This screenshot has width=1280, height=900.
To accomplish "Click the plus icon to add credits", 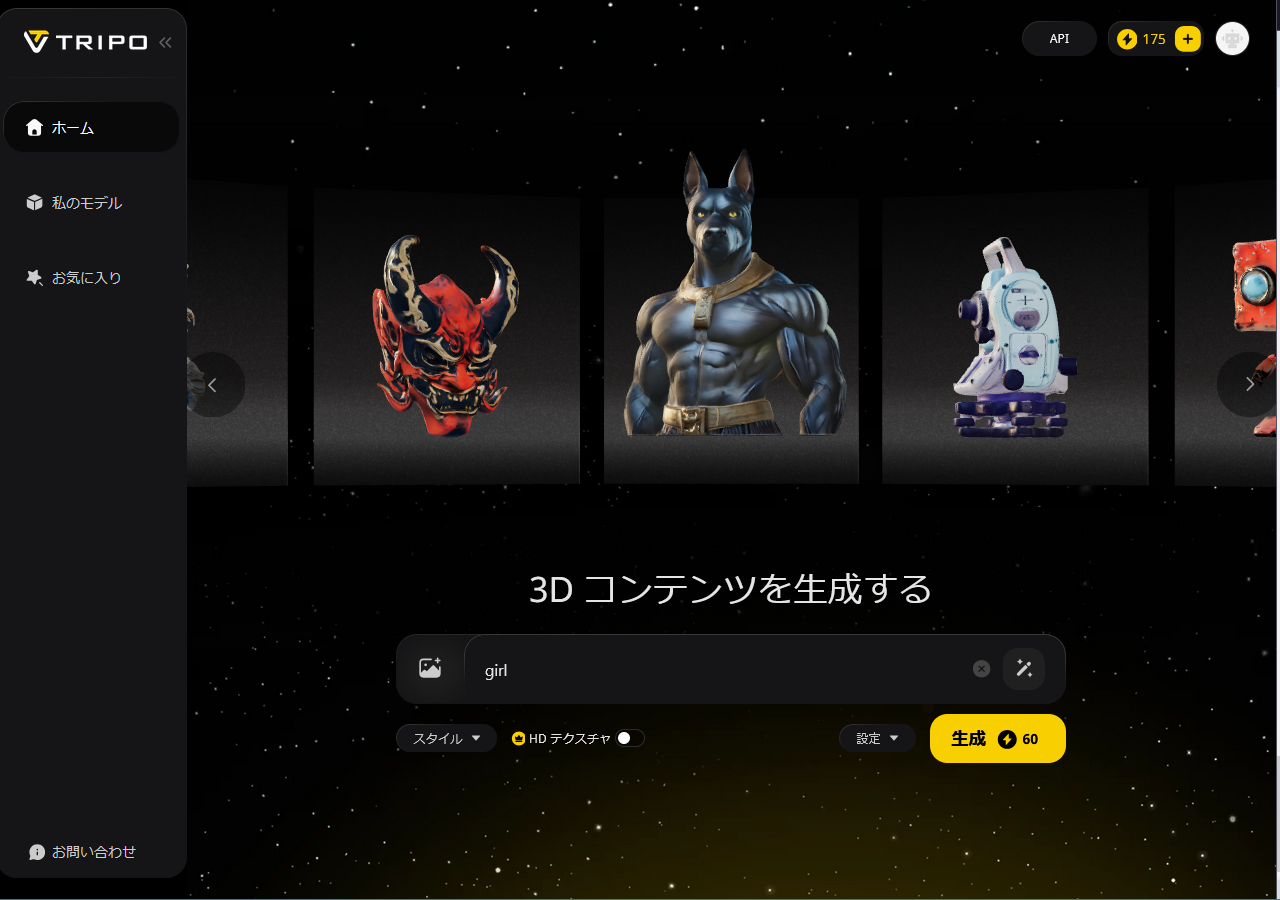I will pyautogui.click(x=1187, y=38).
